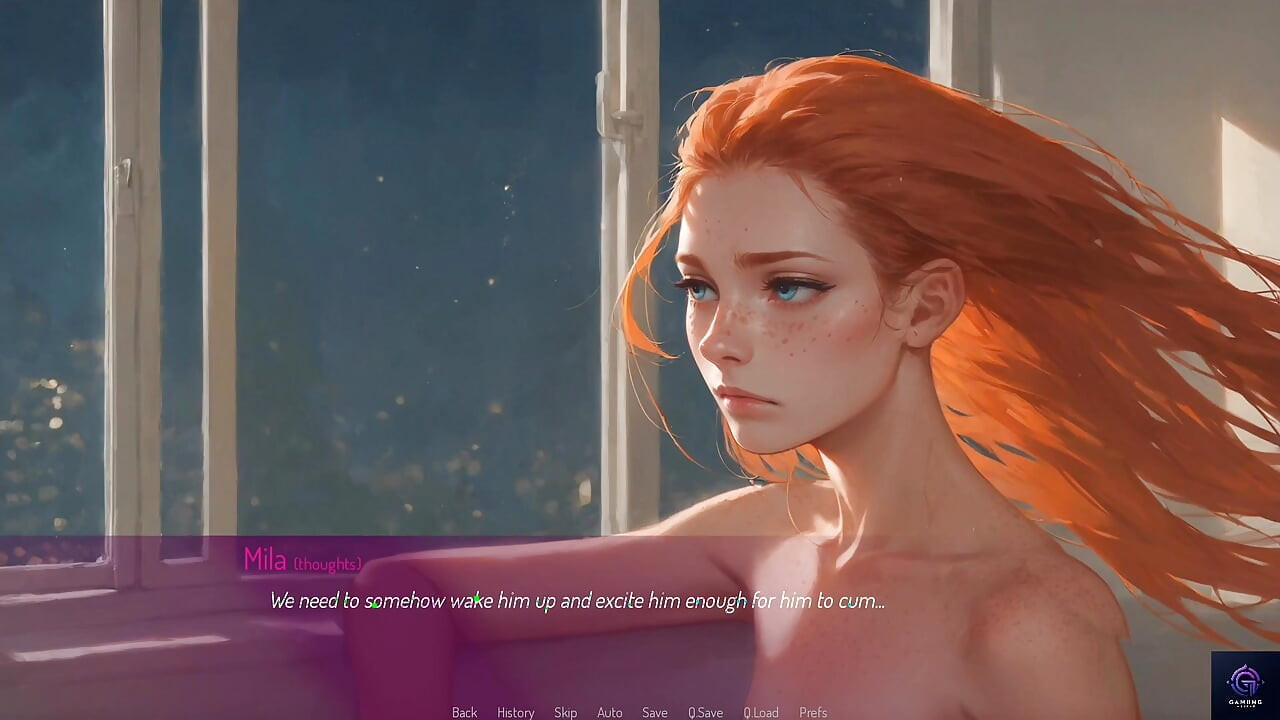Advance the story by clicking the scene
1280x720 pixels.
[x=640, y=300]
